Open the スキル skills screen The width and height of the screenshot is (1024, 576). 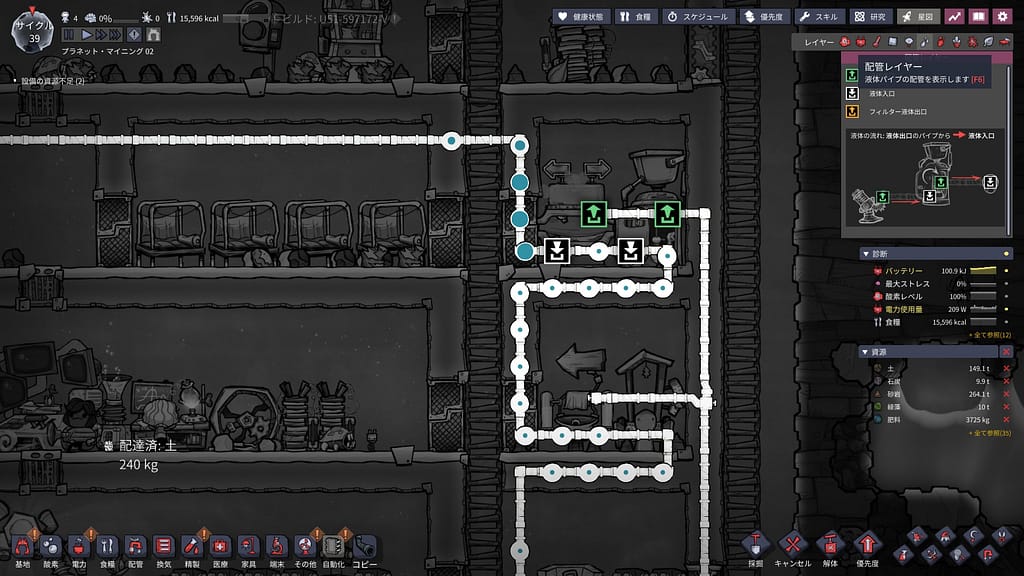pyautogui.click(x=821, y=16)
